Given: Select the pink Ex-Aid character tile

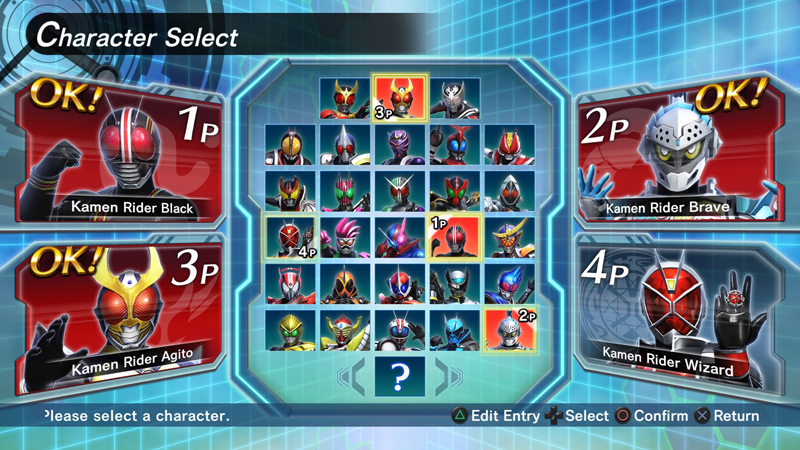Looking at the screenshot, I should 345,238.
